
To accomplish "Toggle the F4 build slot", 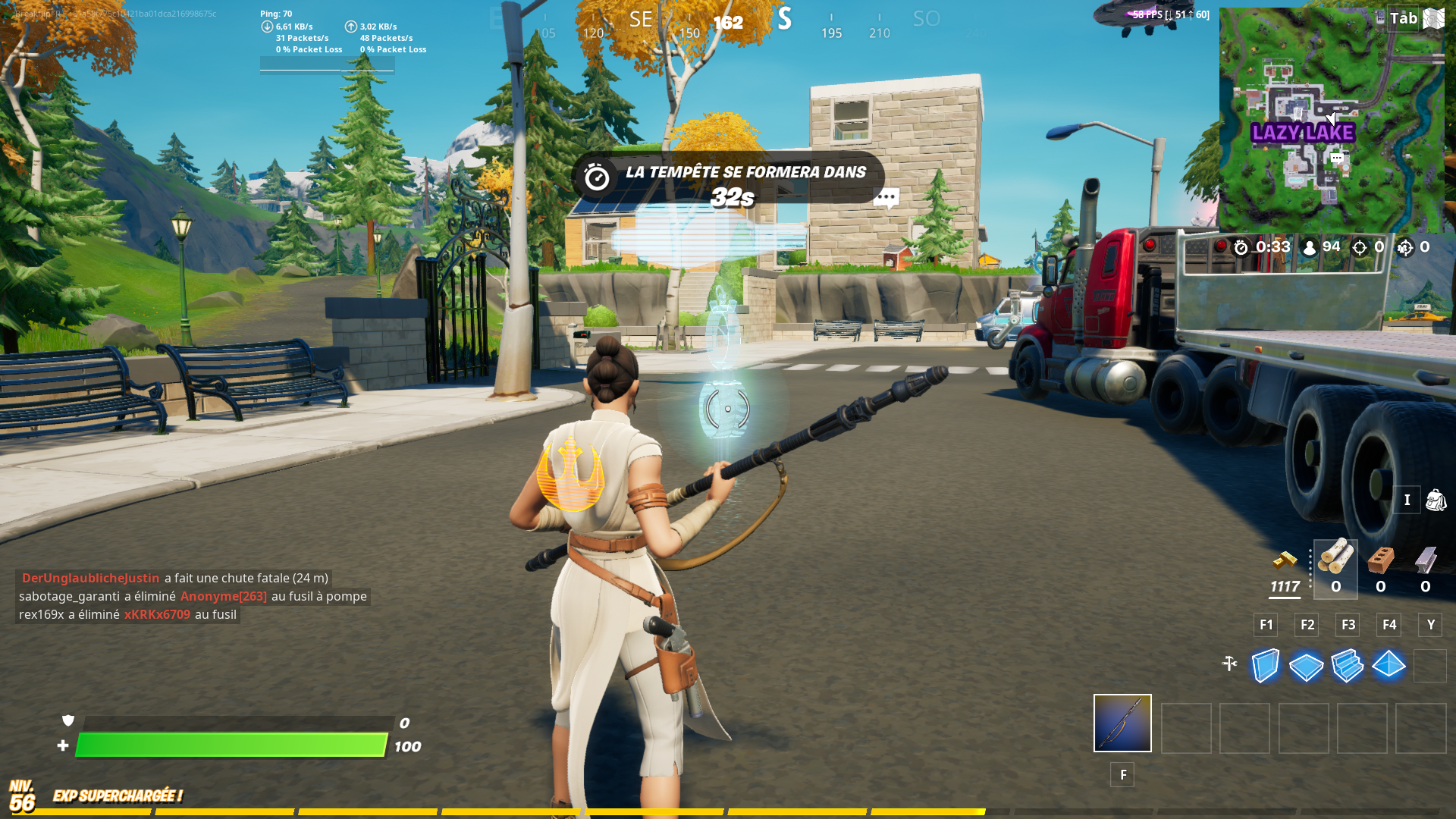I will click(1389, 625).
